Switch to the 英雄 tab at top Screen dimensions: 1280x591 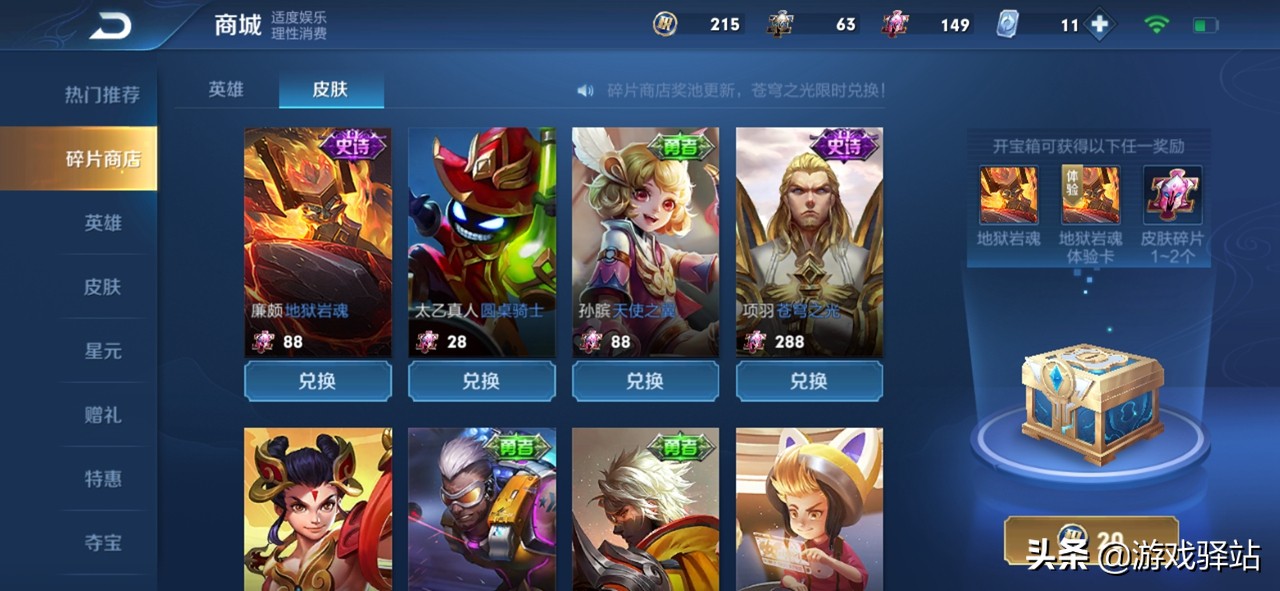[226, 89]
